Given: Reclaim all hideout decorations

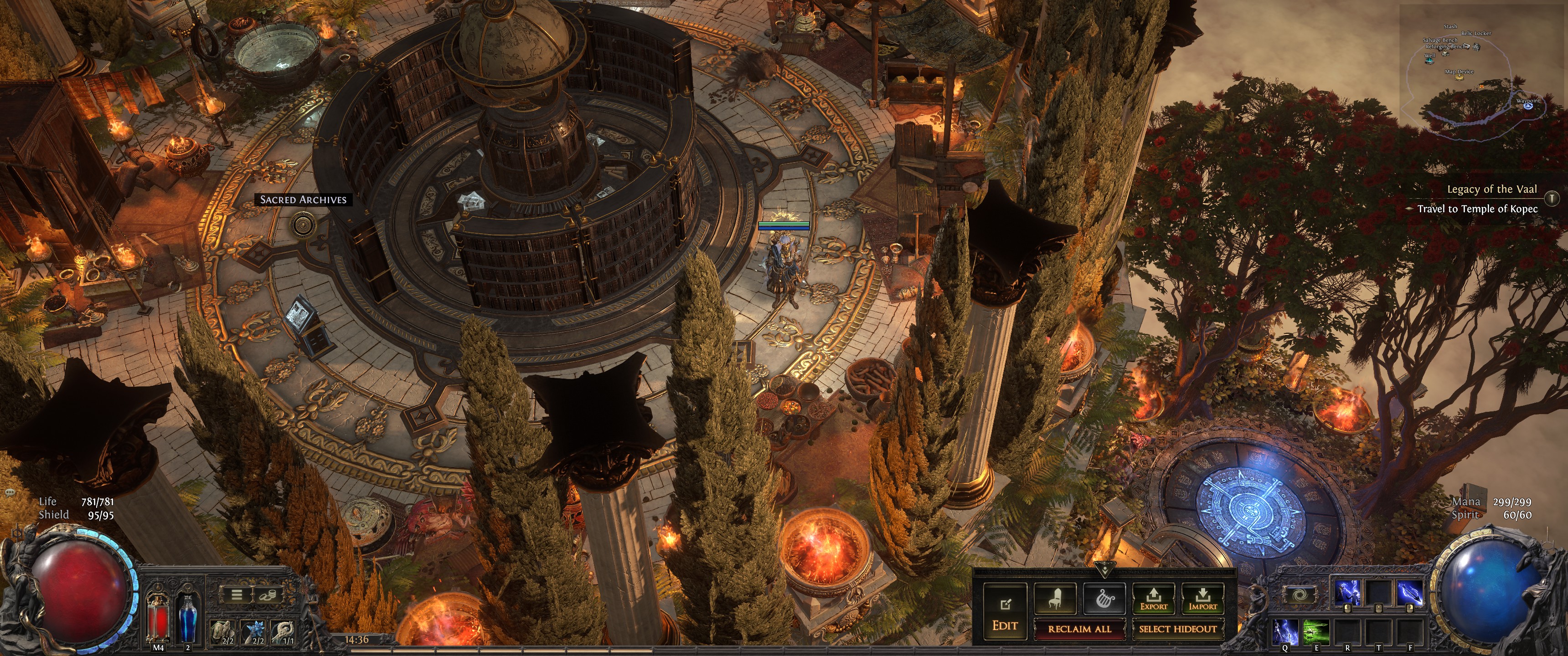Looking at the screenshot, I should point(1079,629).
